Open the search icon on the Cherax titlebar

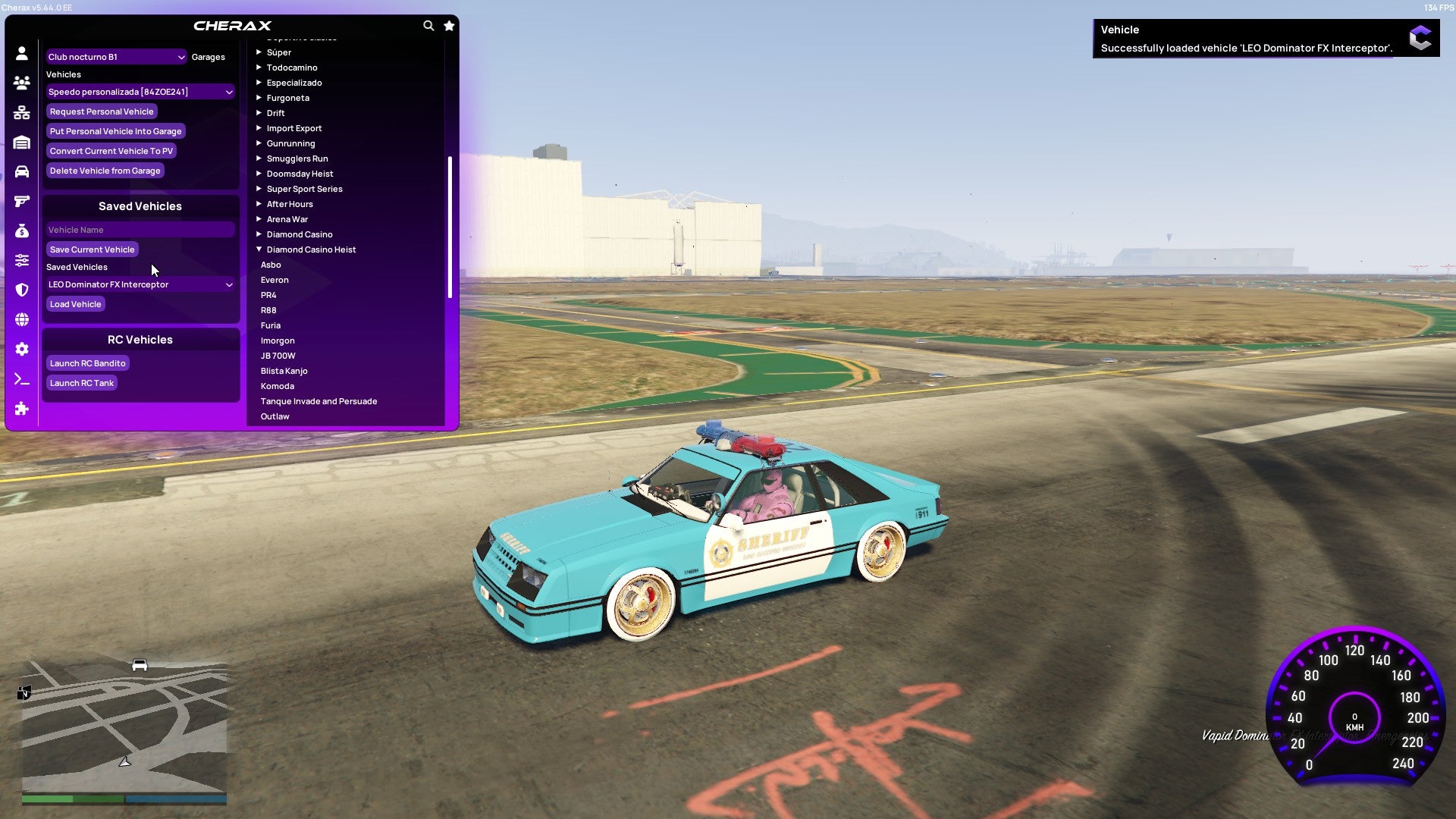pyautogui.click(x=428, y=25)
